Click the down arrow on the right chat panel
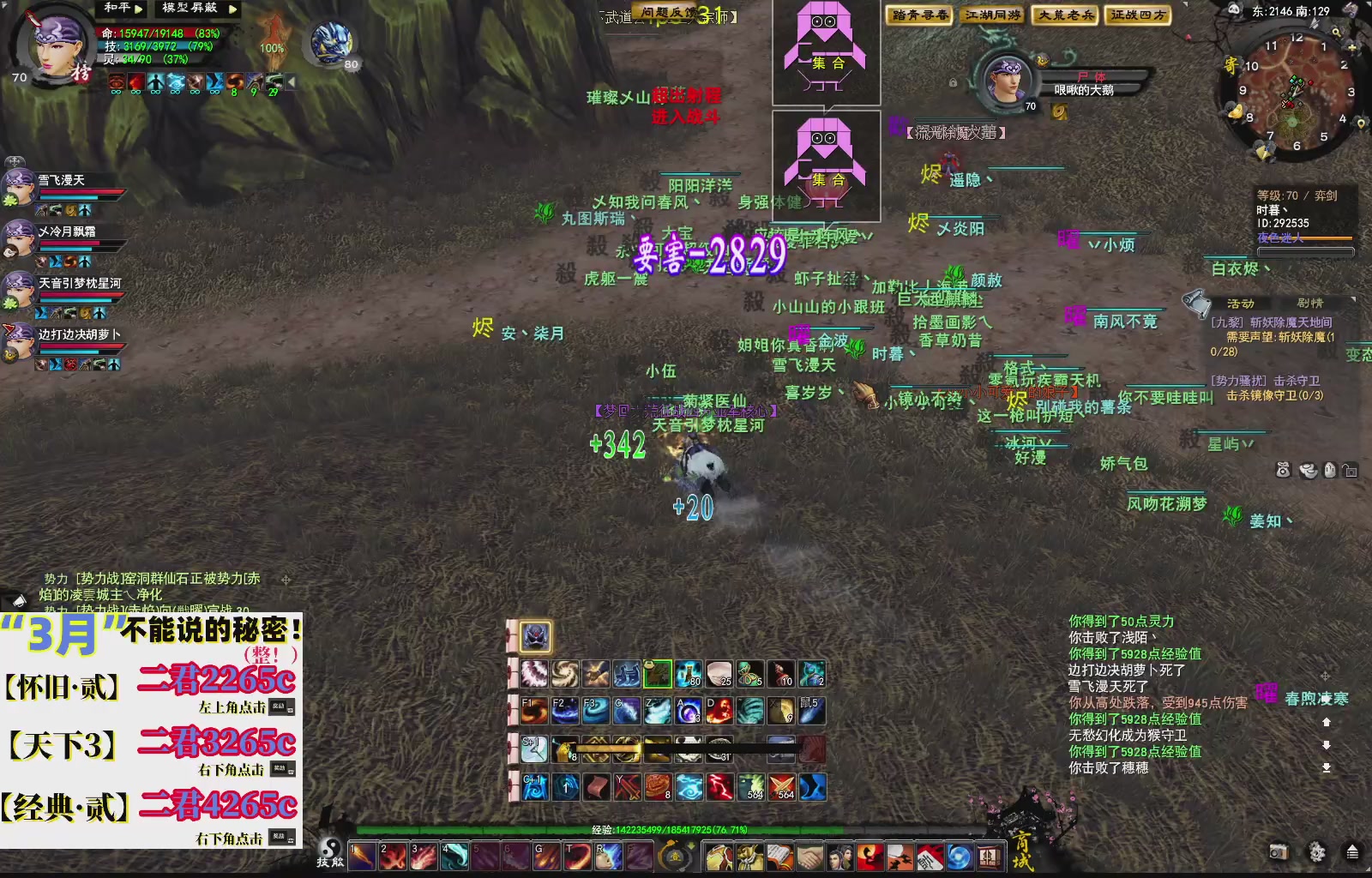 [x=1327, y=745]
